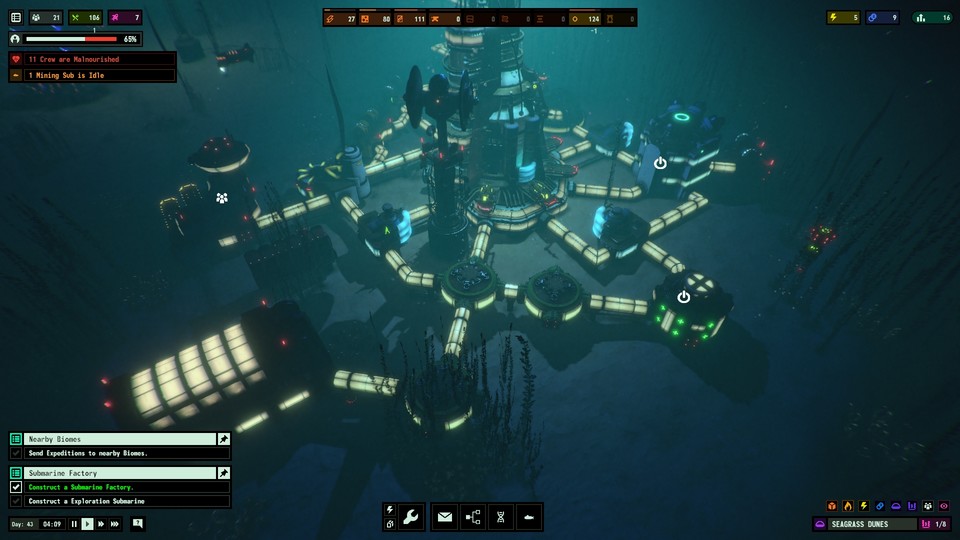Toggle the pink eye overlay icon

click(944, 506)
